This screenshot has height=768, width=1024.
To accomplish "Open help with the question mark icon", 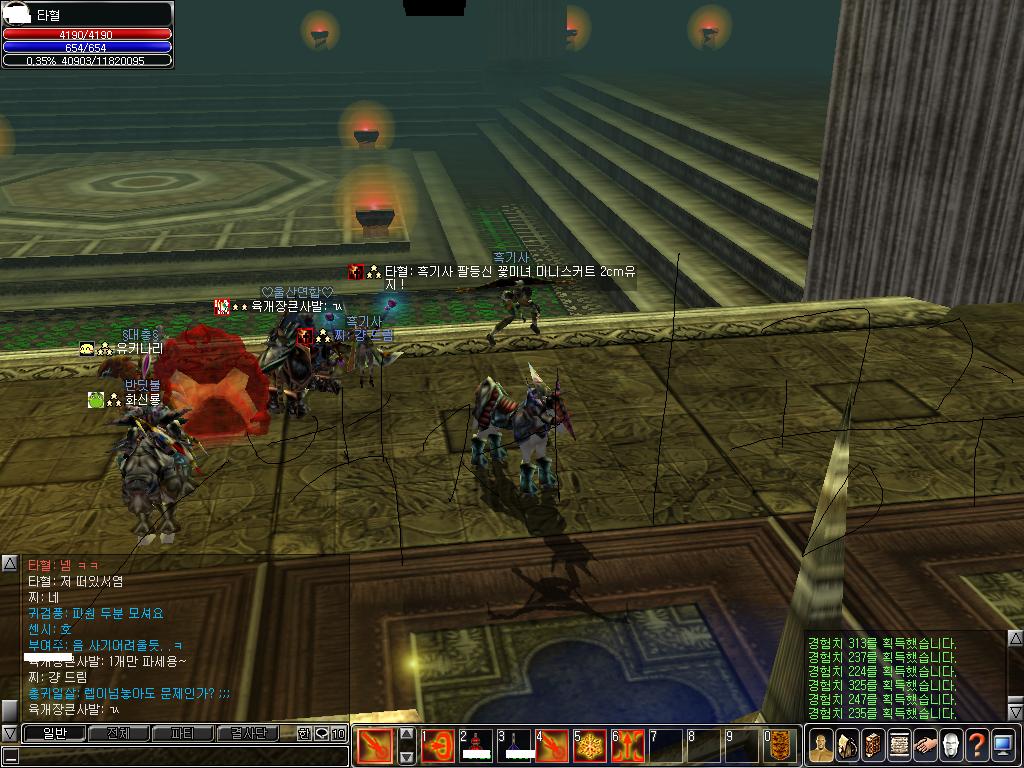I will (x=977, y=745).
